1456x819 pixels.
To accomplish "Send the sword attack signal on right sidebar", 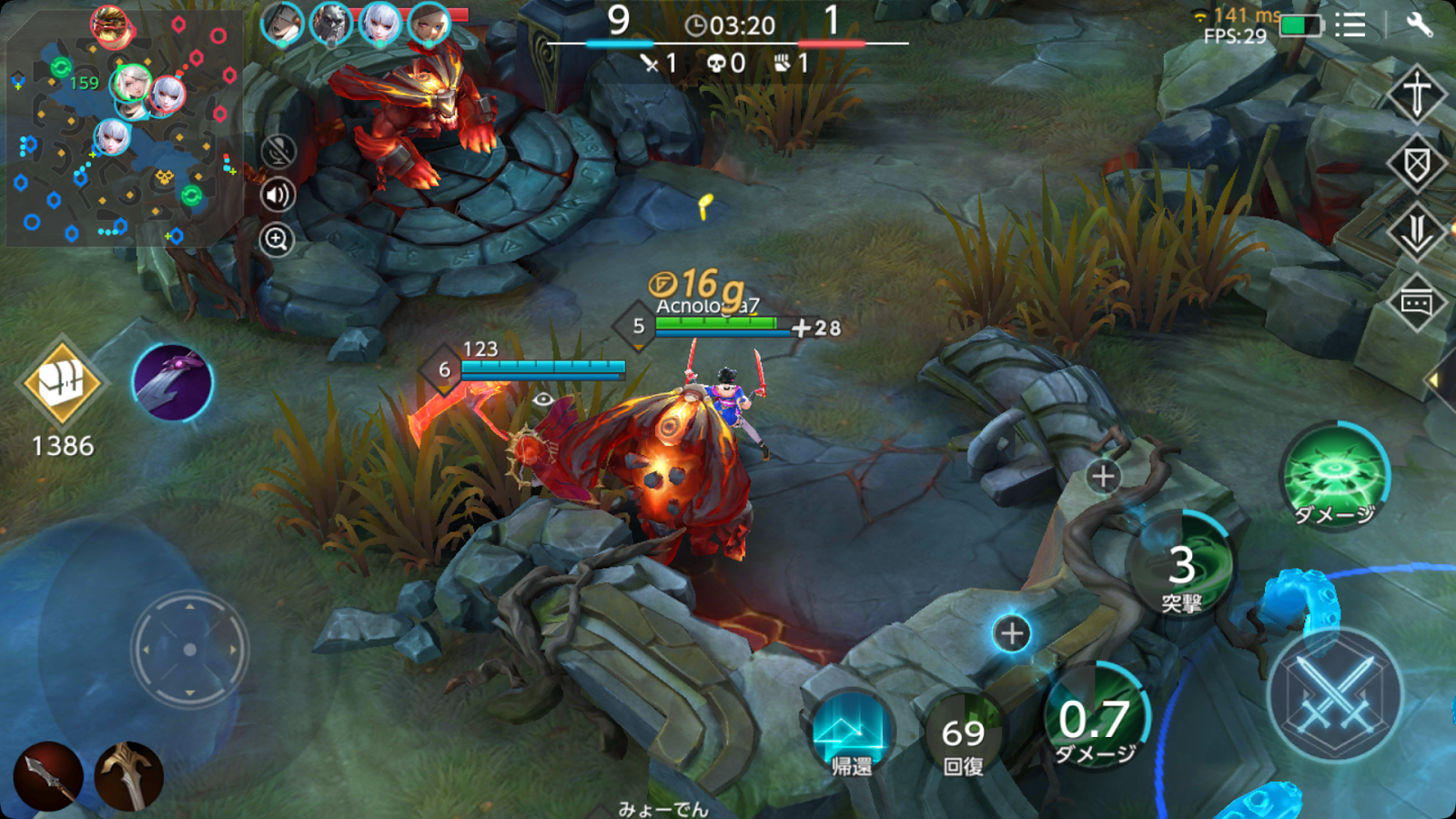I will [x=1416, y=93].
